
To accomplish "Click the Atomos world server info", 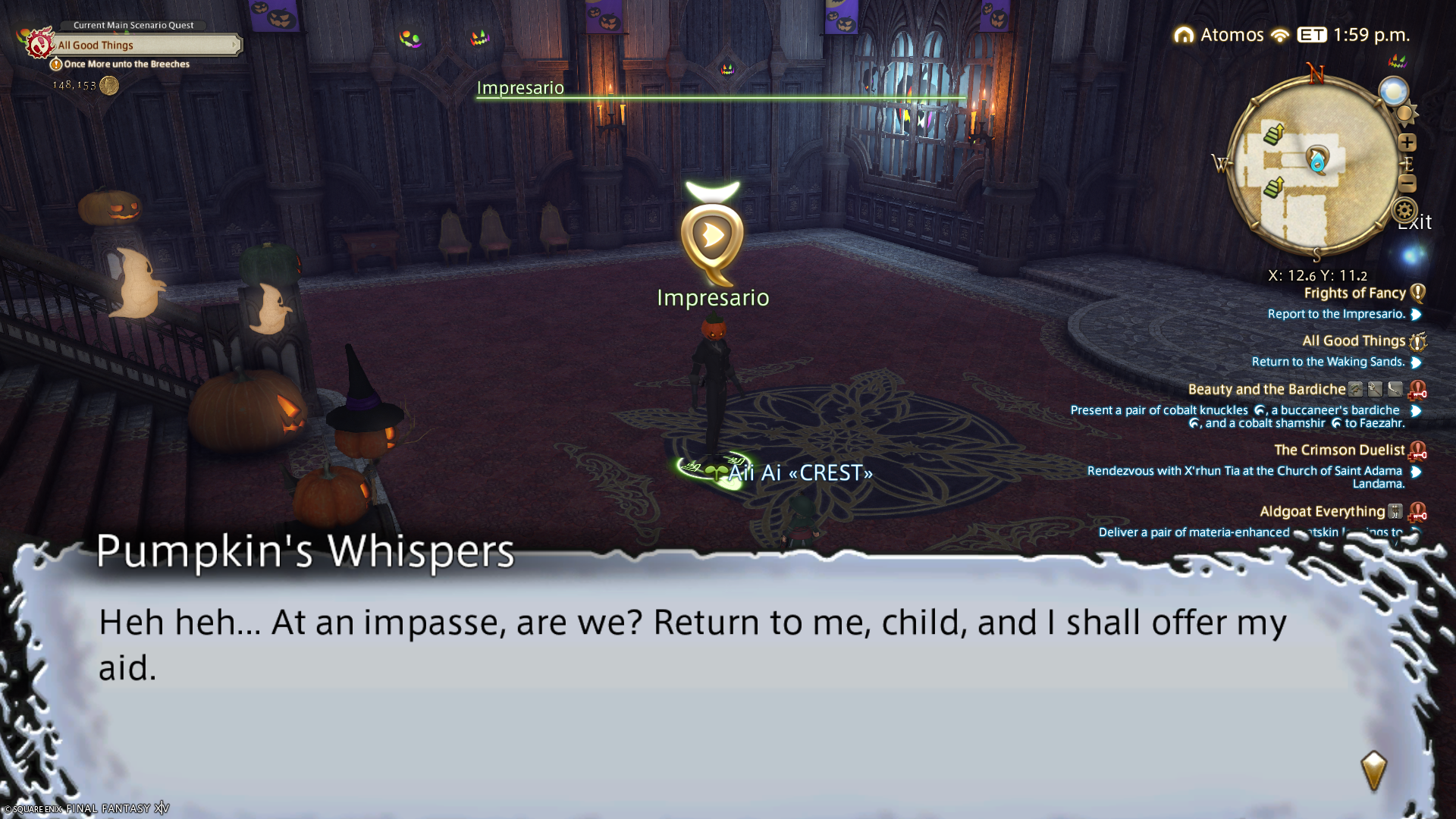I will point(1232,35).
